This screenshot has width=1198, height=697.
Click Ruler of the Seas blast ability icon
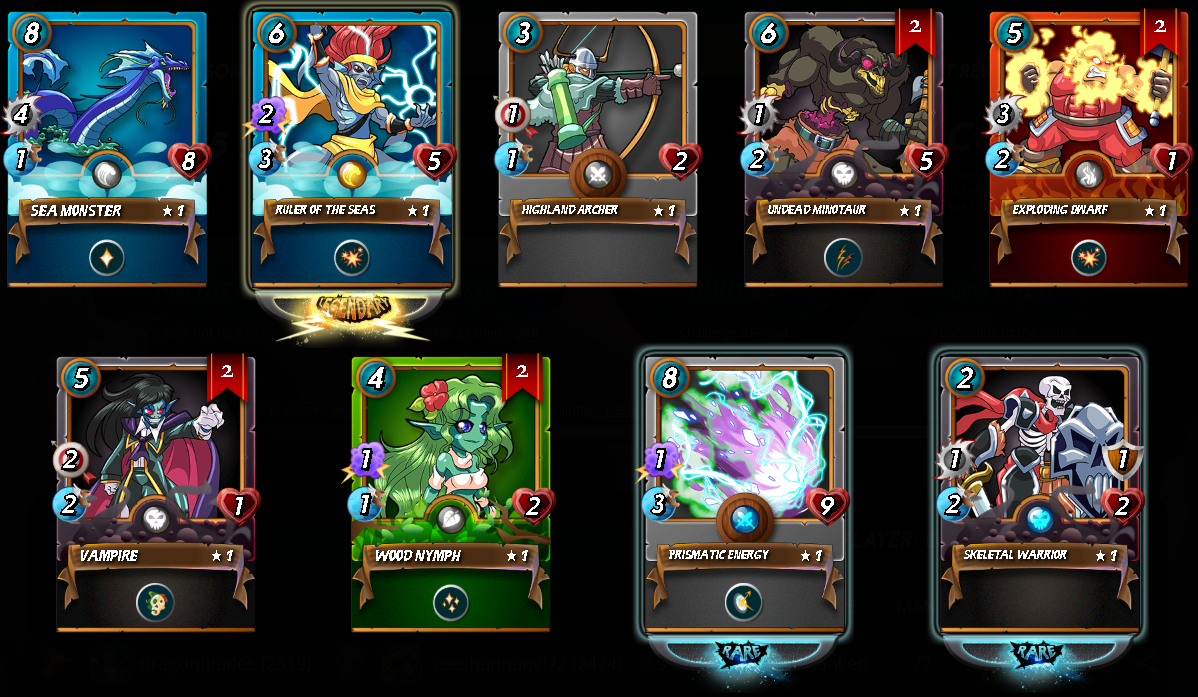coord(352,258)
